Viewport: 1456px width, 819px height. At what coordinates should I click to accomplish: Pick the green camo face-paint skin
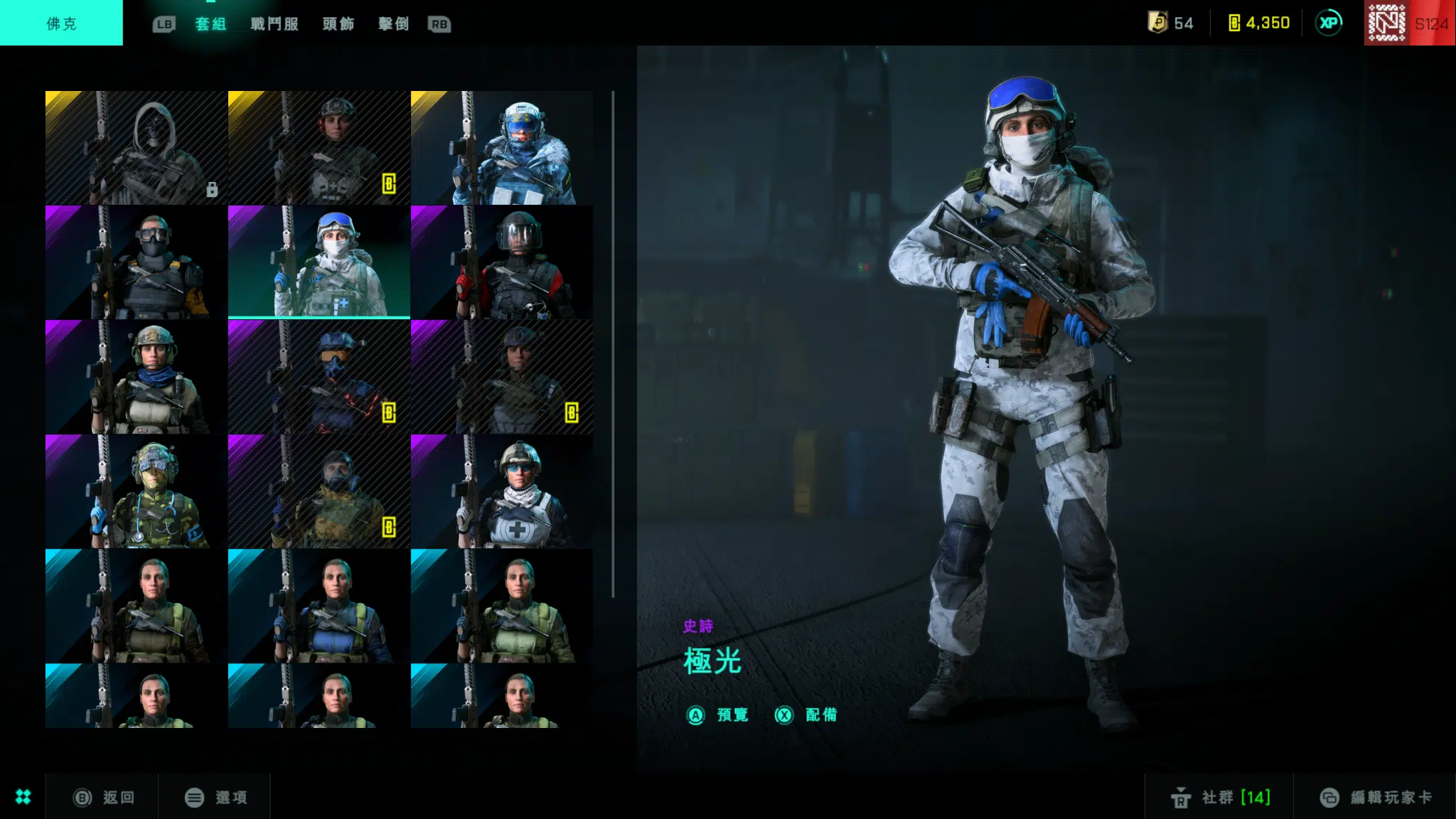click(136, 491)
